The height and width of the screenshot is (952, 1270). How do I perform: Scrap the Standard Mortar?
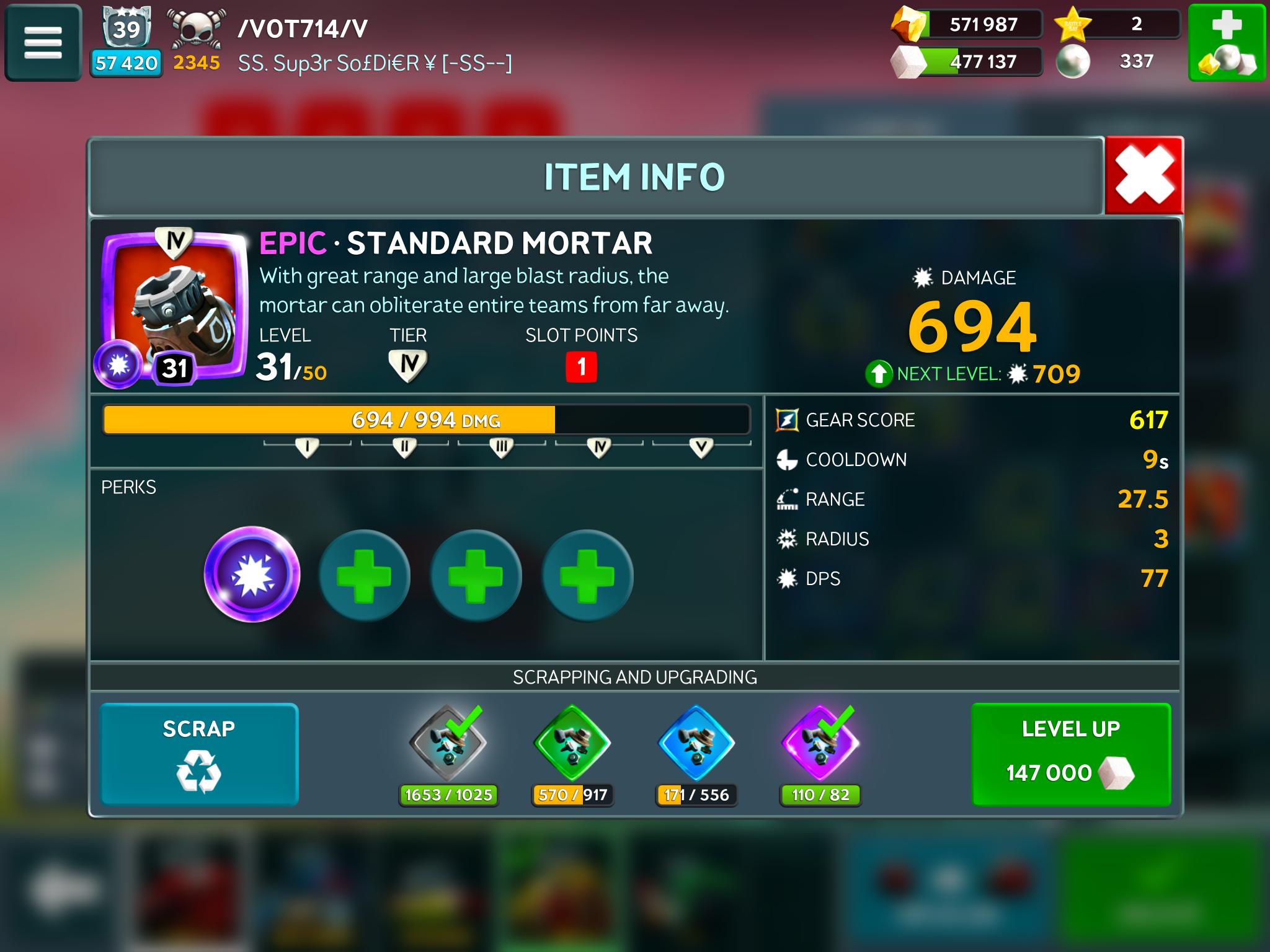pos(199,754)
